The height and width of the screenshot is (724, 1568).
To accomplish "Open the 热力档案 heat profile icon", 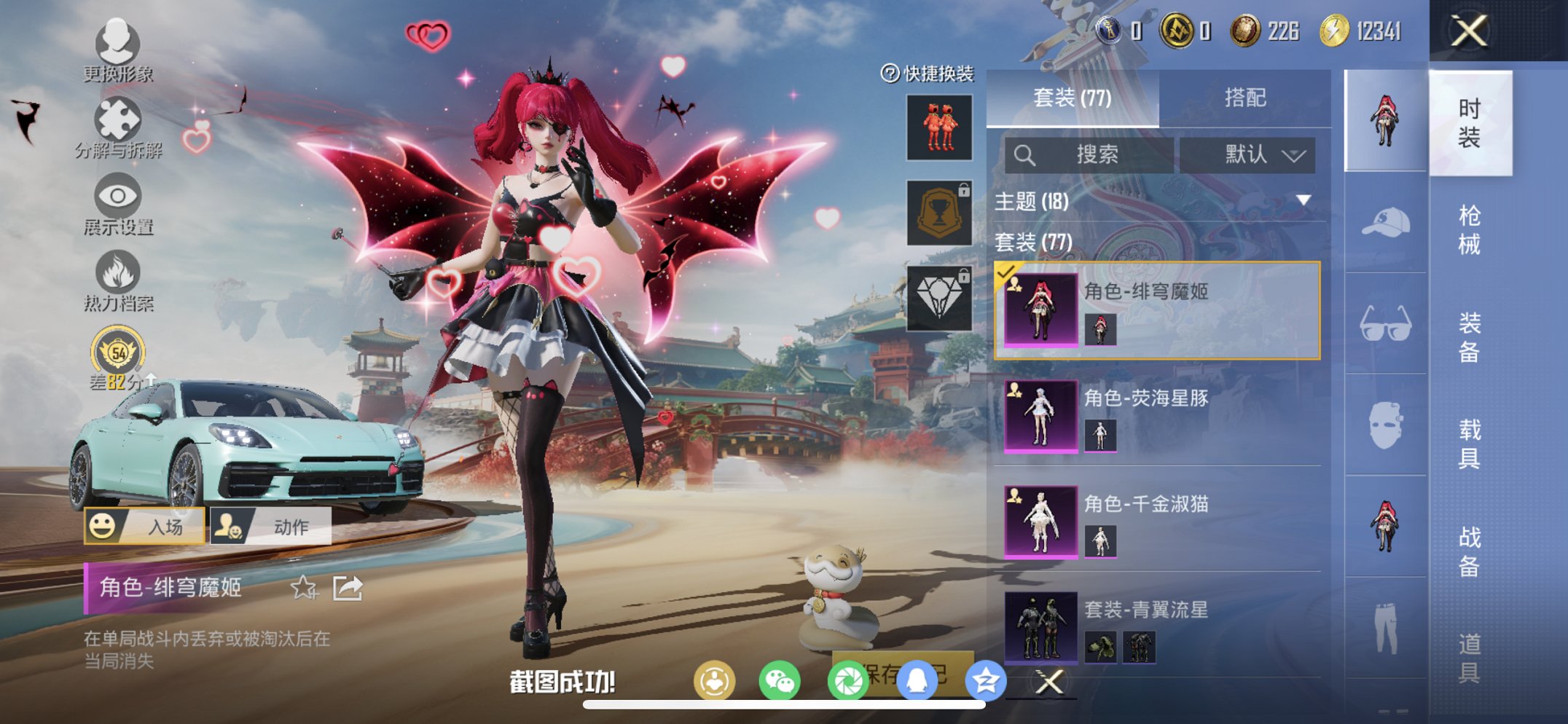I will click(117, 273).
